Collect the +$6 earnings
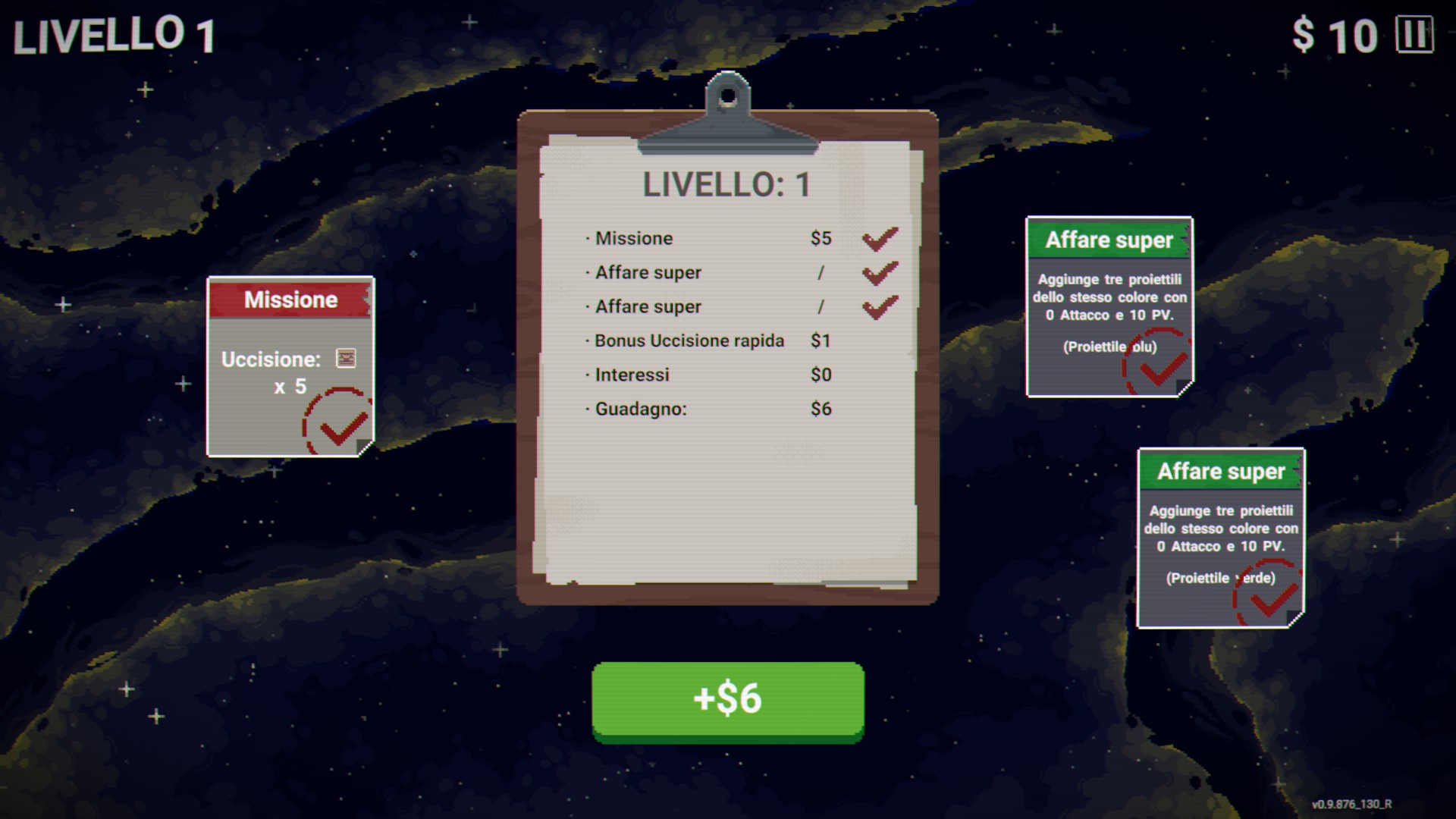This screenshot has height=819, width=1456. (x=727, y=698)
